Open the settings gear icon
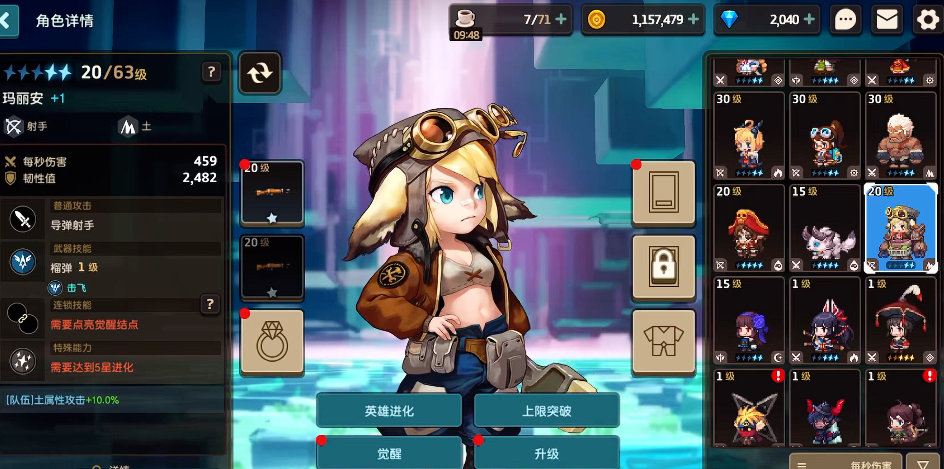 click(927, 19)
